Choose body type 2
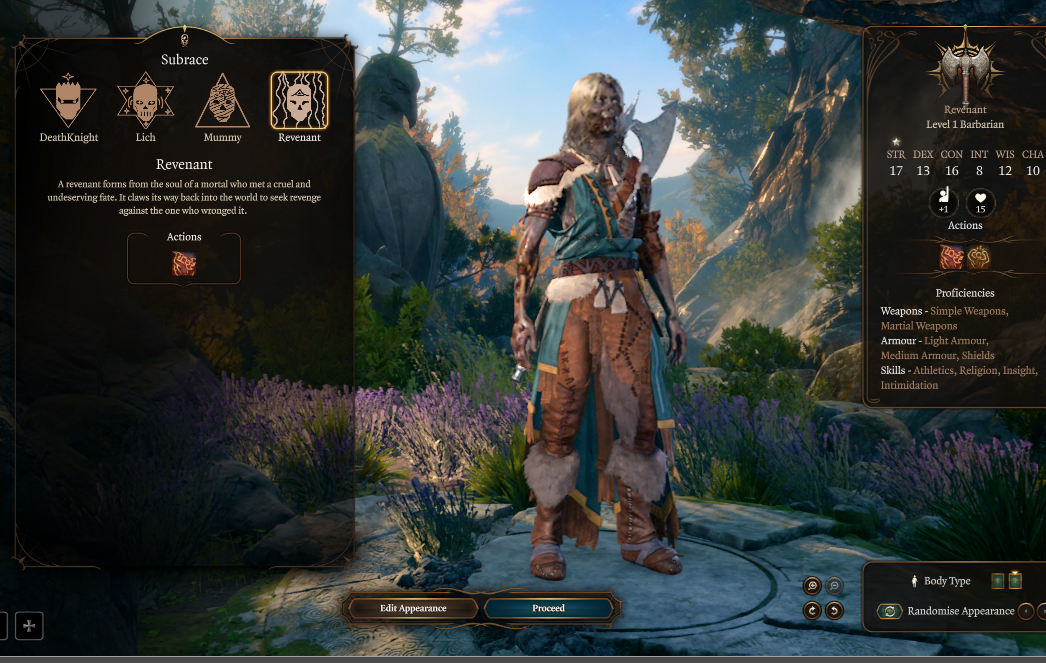This screenshot has height=663, width=1046. [1016, 581]
